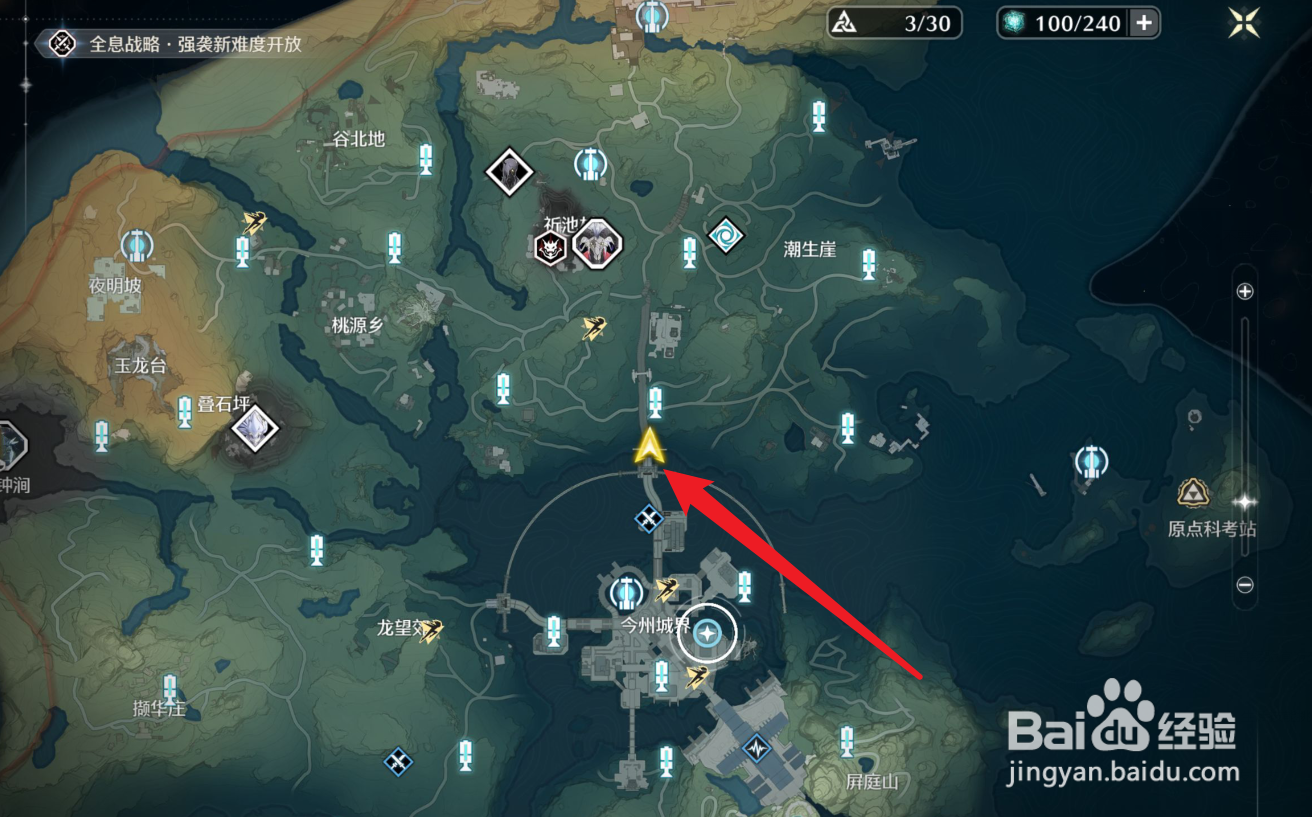Select the swirl diamond marker near 潮生崖
This screenshot has width=1312, height=817.
(x=726, y=236)
